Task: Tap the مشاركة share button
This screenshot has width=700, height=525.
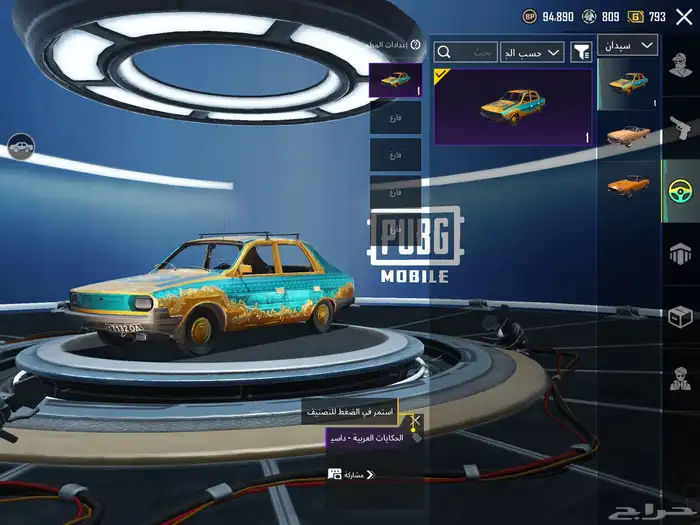Action: 350,474
